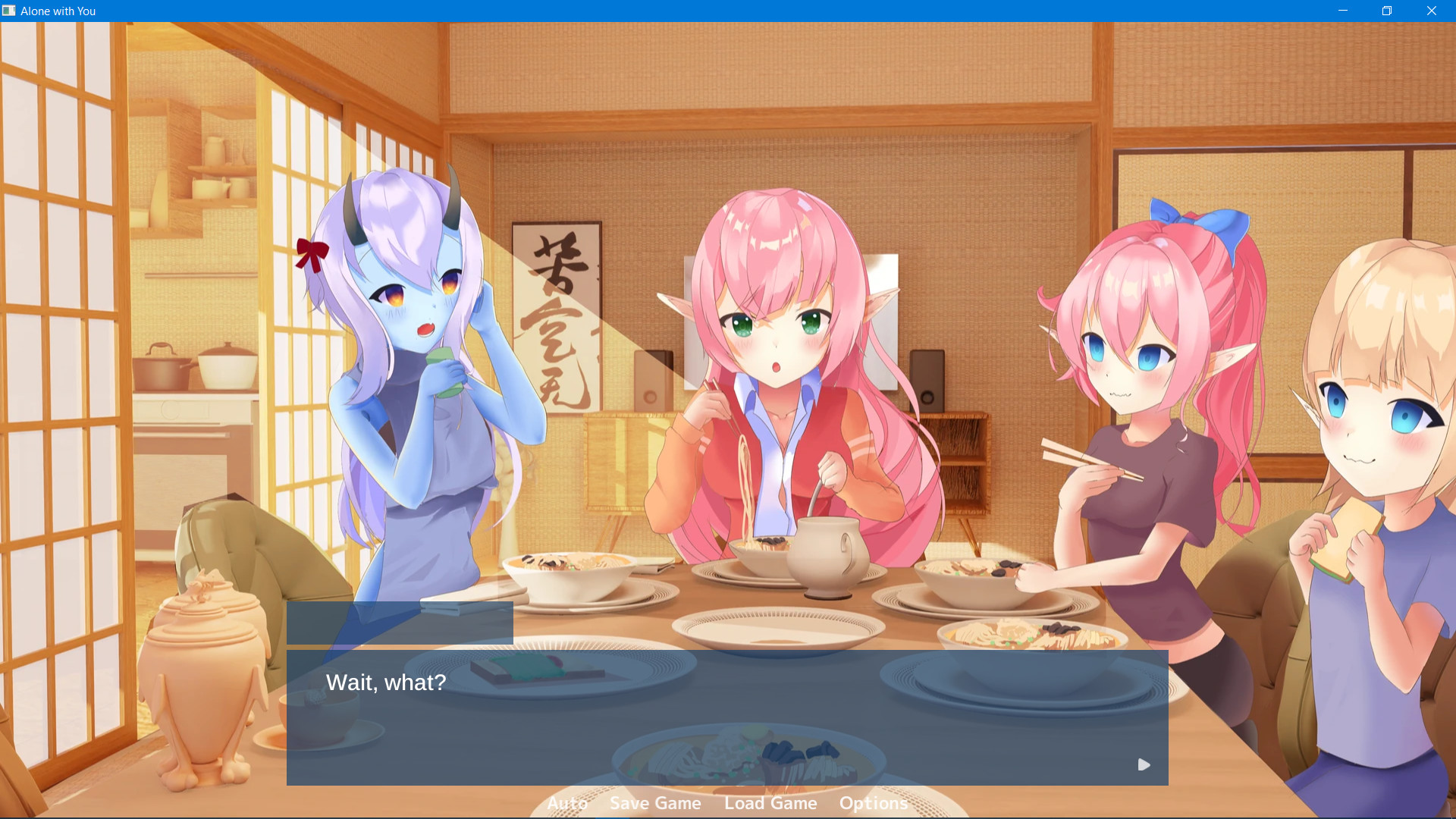Open the Save Game menu
This screenshot has height=819, width=1456.
click(x=655, y=802)
